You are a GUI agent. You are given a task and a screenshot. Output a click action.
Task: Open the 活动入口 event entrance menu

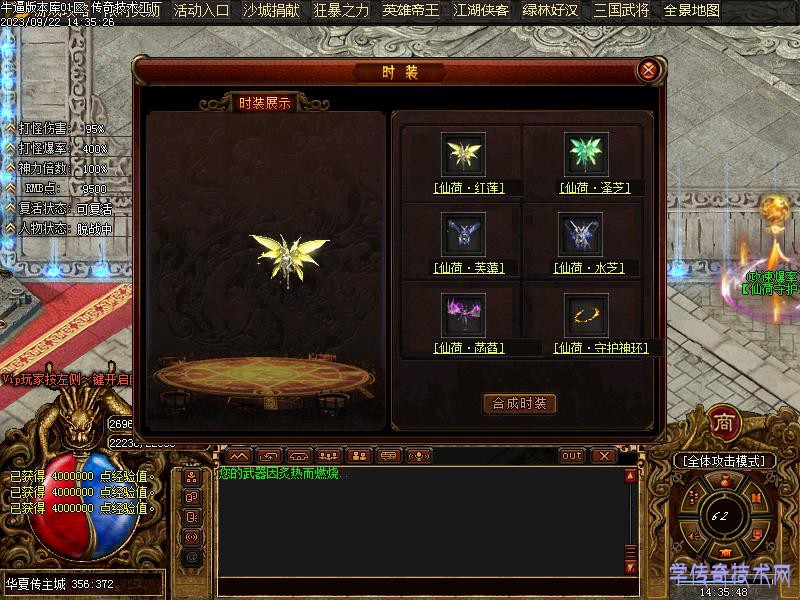[201, 11]
